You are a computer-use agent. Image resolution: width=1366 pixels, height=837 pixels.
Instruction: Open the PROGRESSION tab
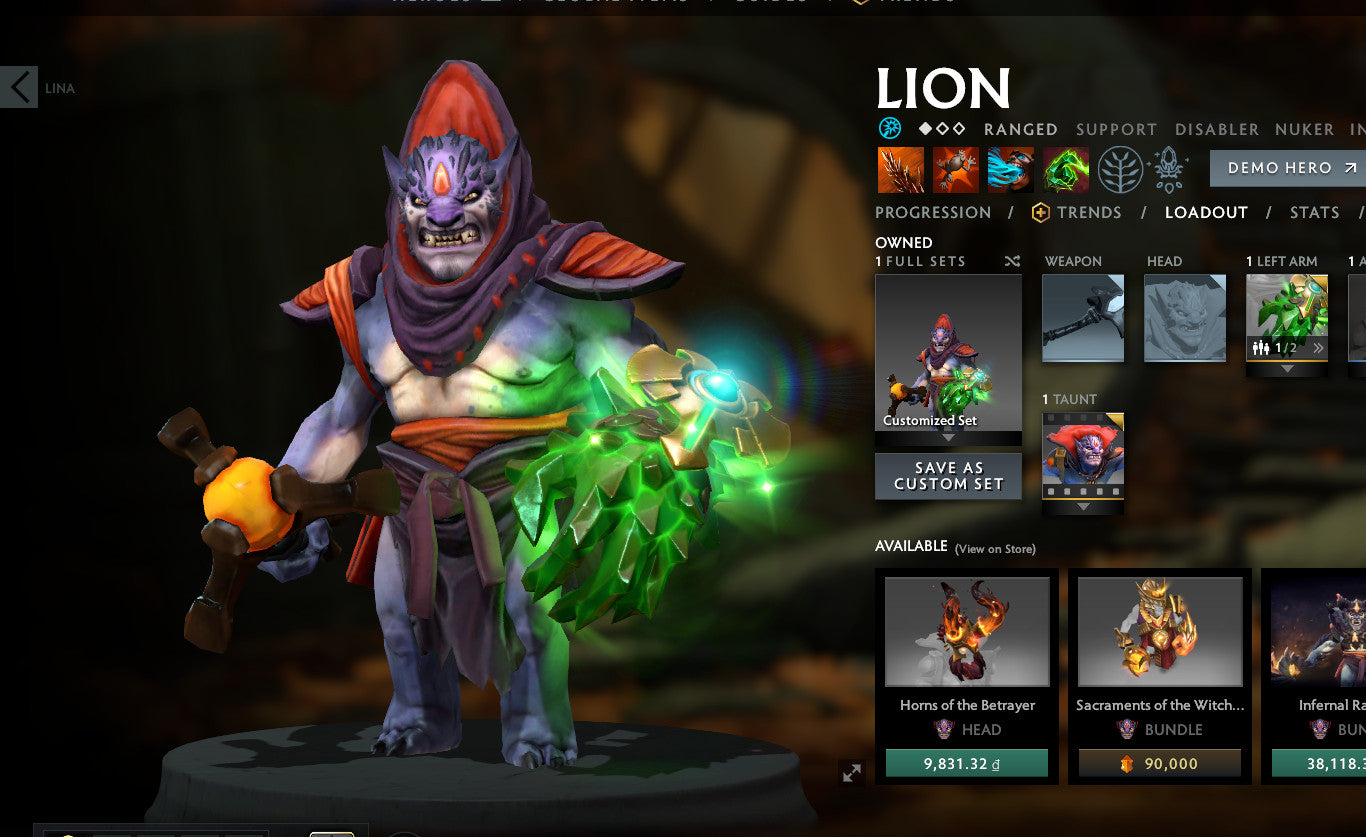point(933,212)
